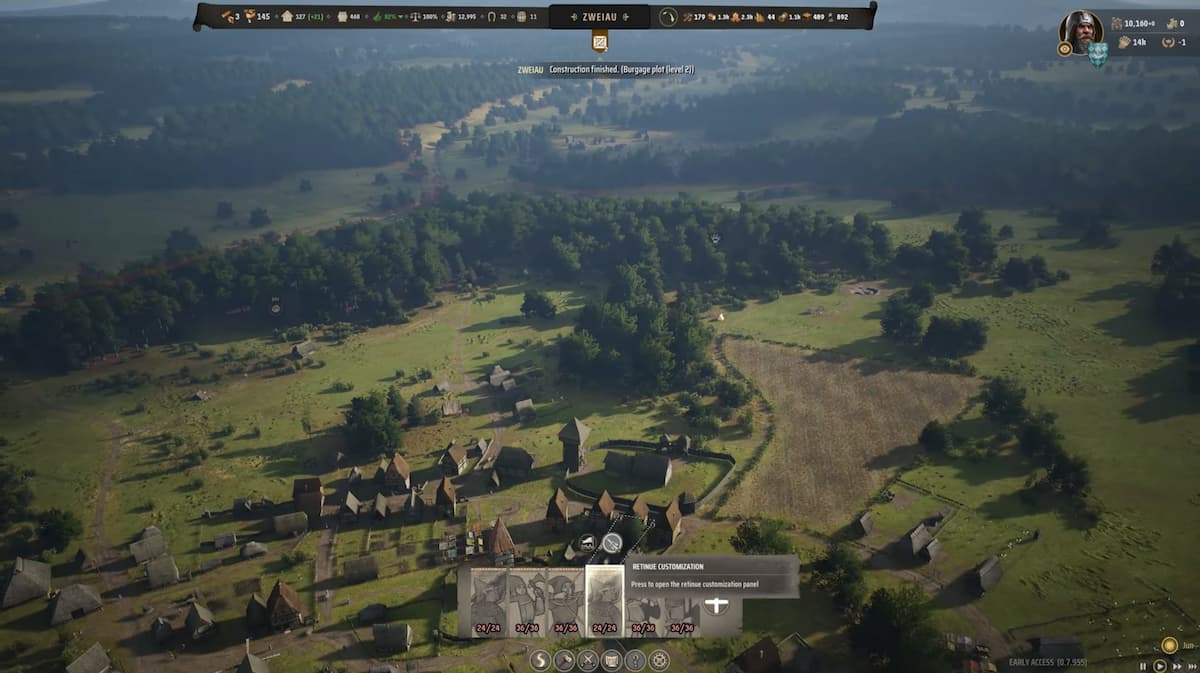
Task: Open the construction hammer menu
Action: (x=564, y=660)
